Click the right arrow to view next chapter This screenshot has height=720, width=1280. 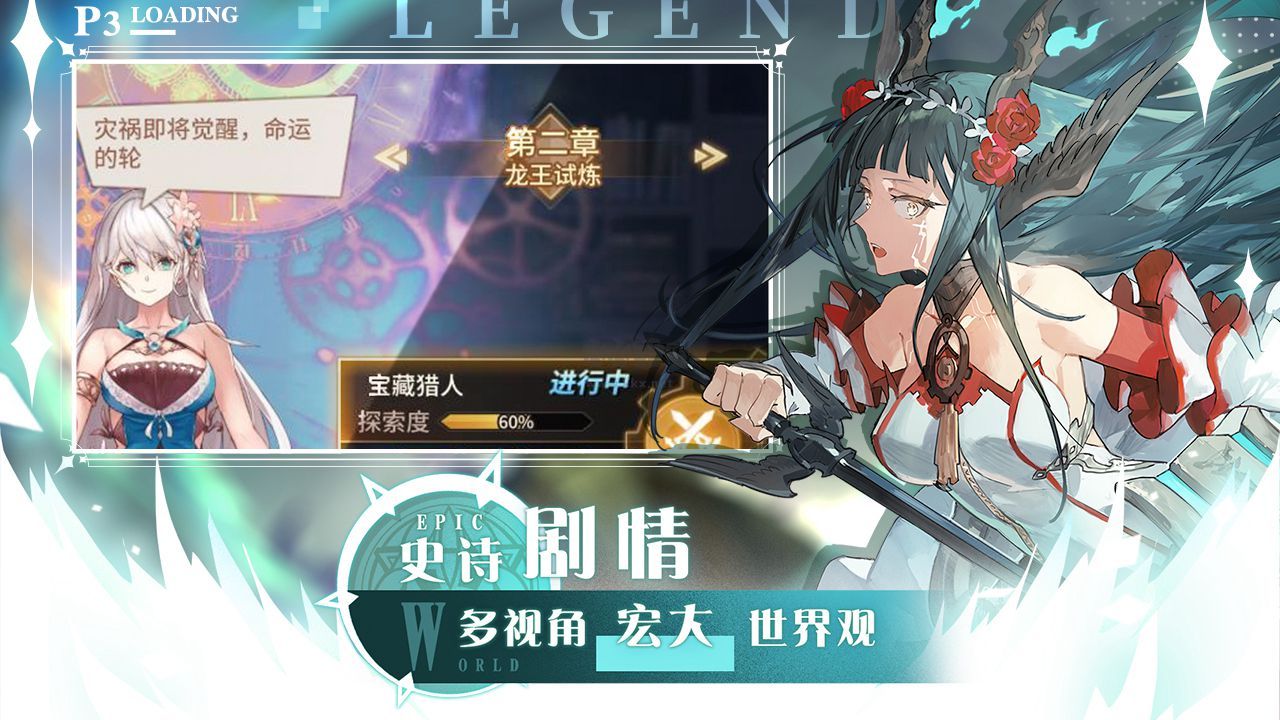point(708,156)
